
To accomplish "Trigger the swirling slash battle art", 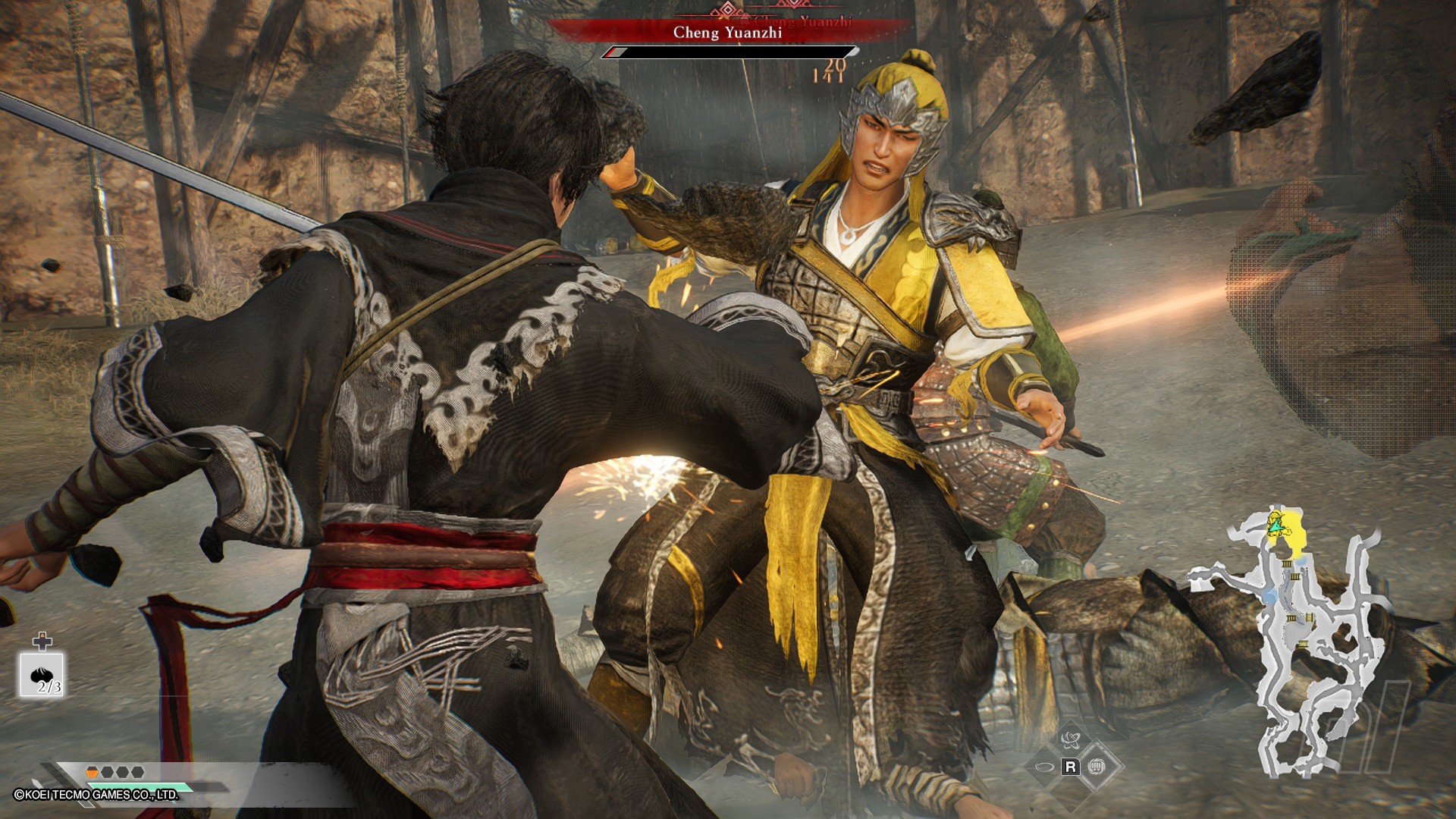I will (1071, 740).
